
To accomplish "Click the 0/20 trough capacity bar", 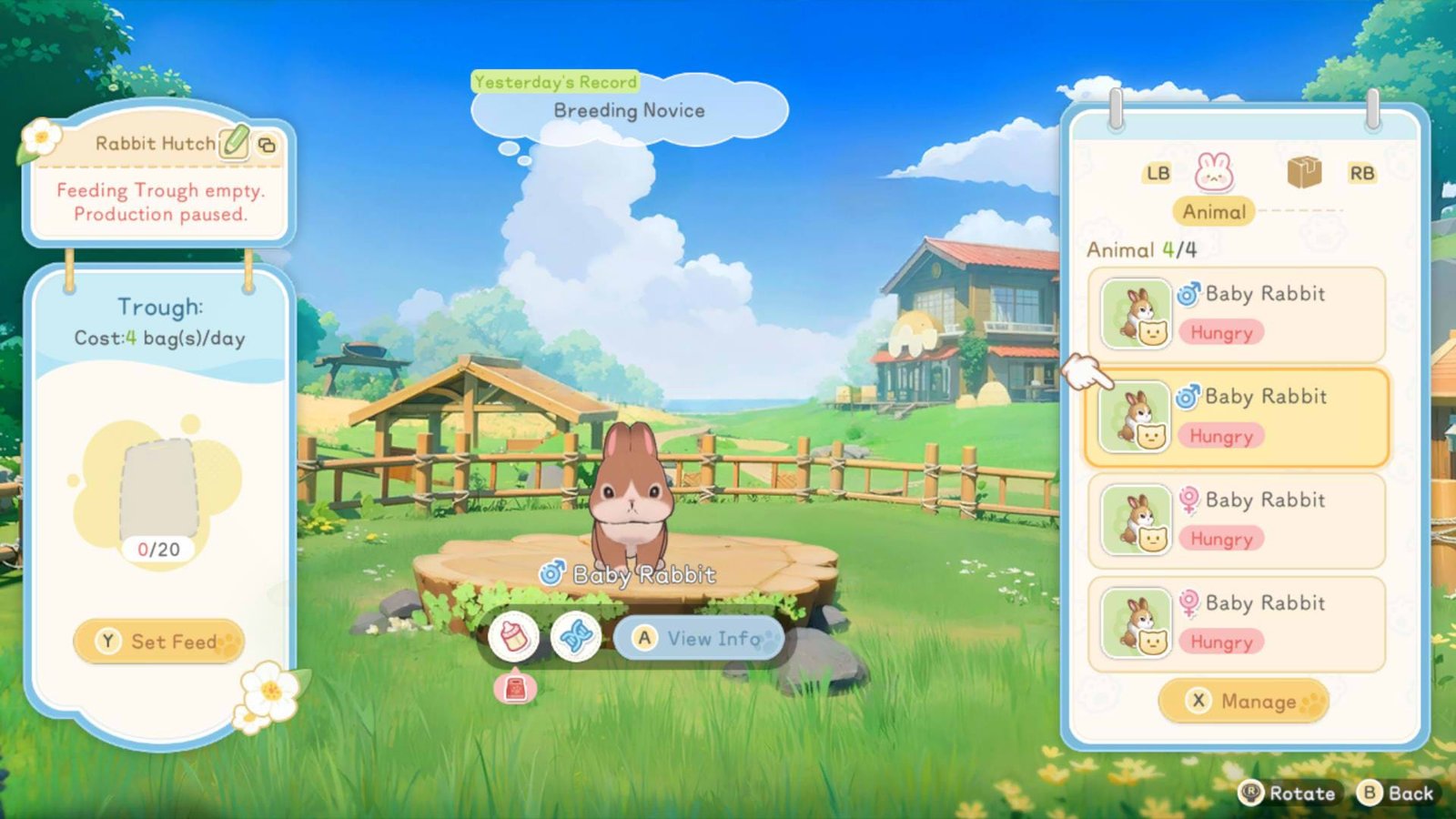I will pyautogui.click(x=159, y=549).
